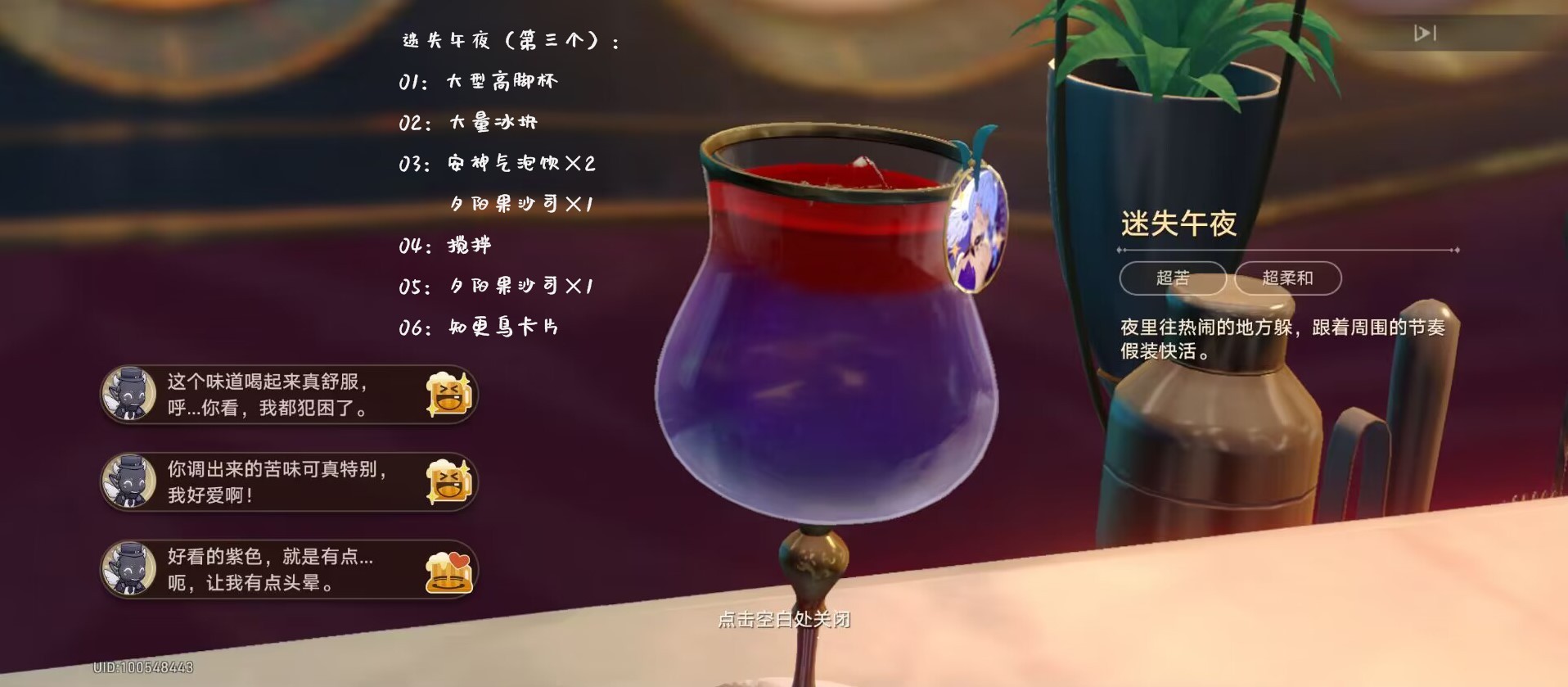
Task: Click the skip-forward icon in top right corner
Action: tap(1426, 33)
